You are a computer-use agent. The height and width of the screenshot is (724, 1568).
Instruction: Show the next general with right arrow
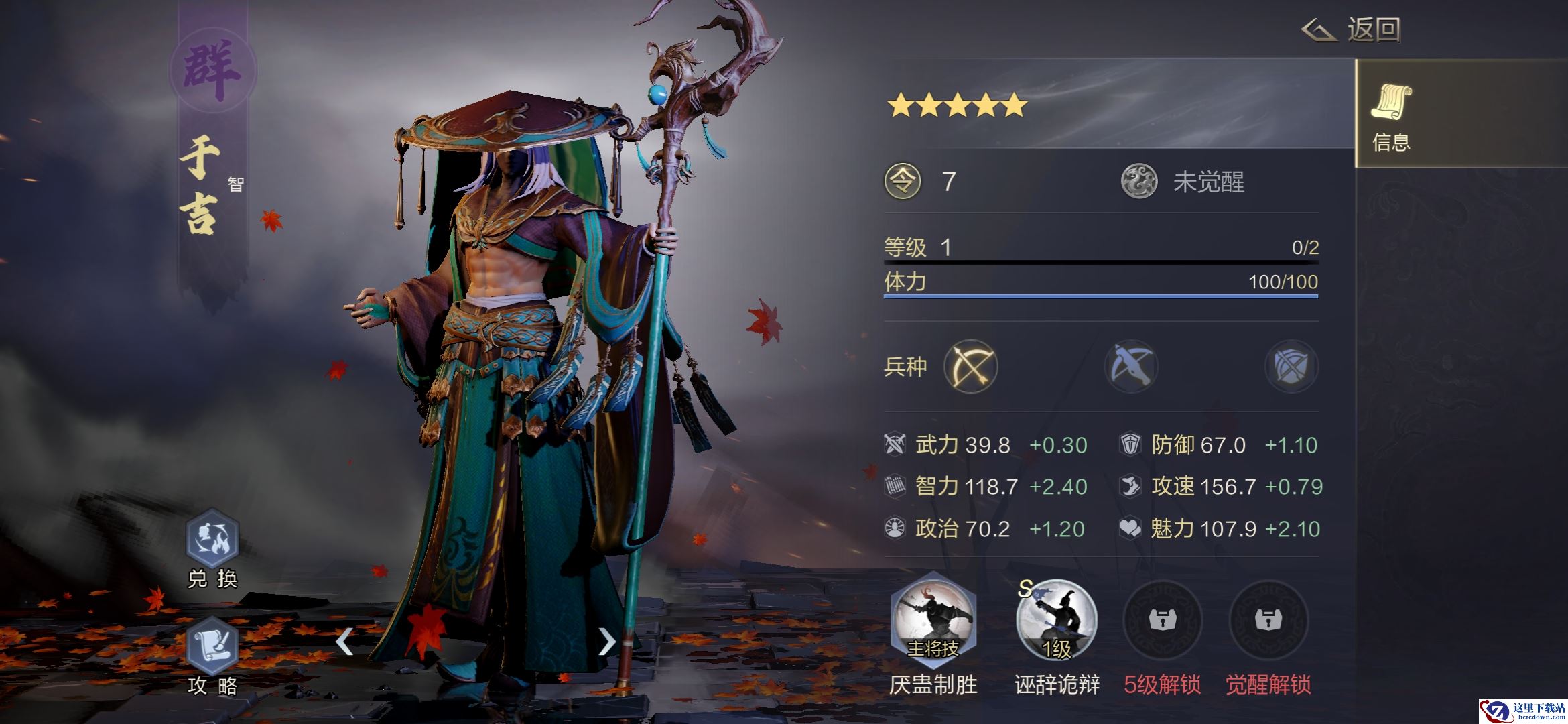click(x=606, y=642)
